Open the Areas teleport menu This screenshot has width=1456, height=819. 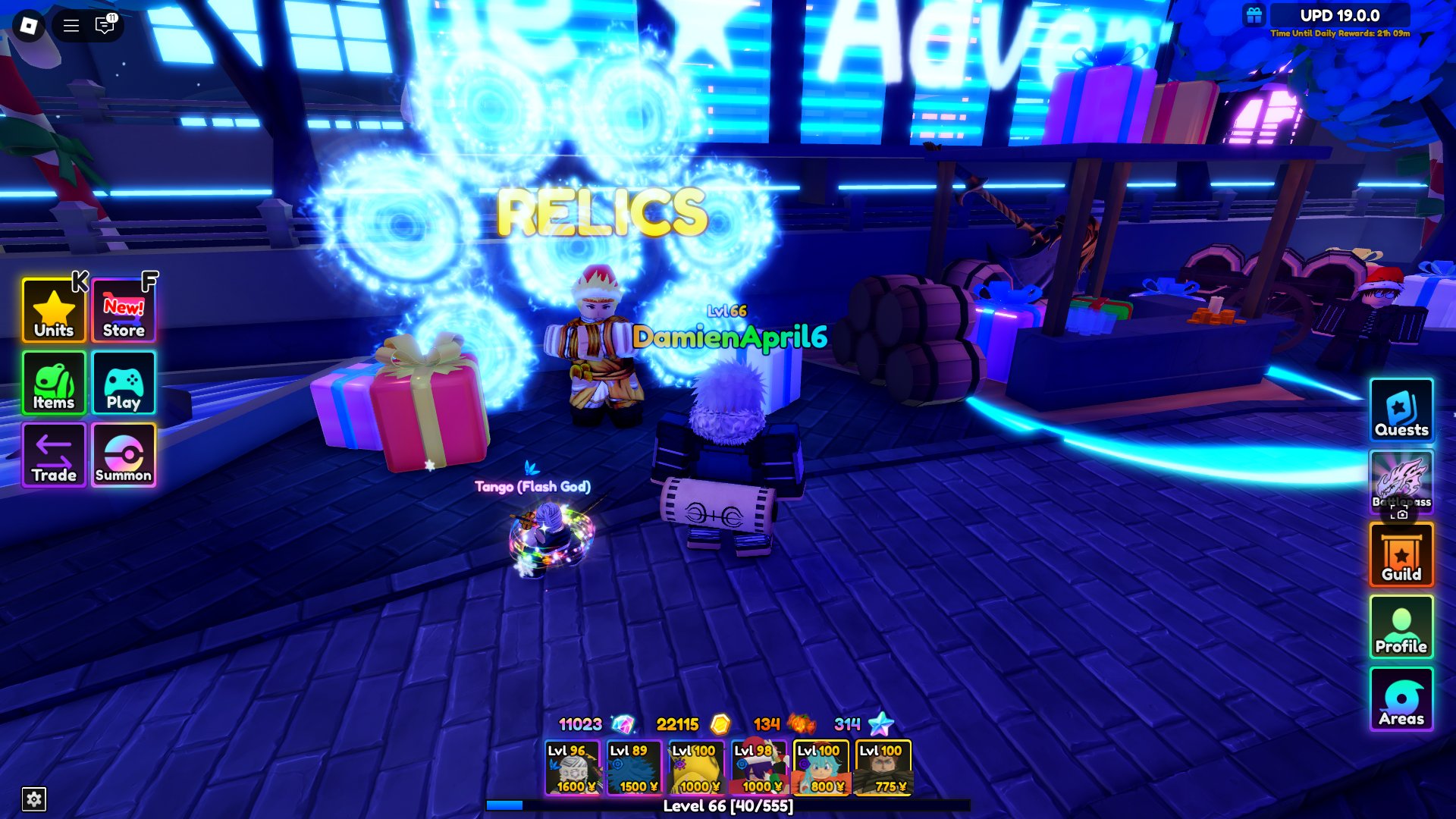tap(1402, 699)
